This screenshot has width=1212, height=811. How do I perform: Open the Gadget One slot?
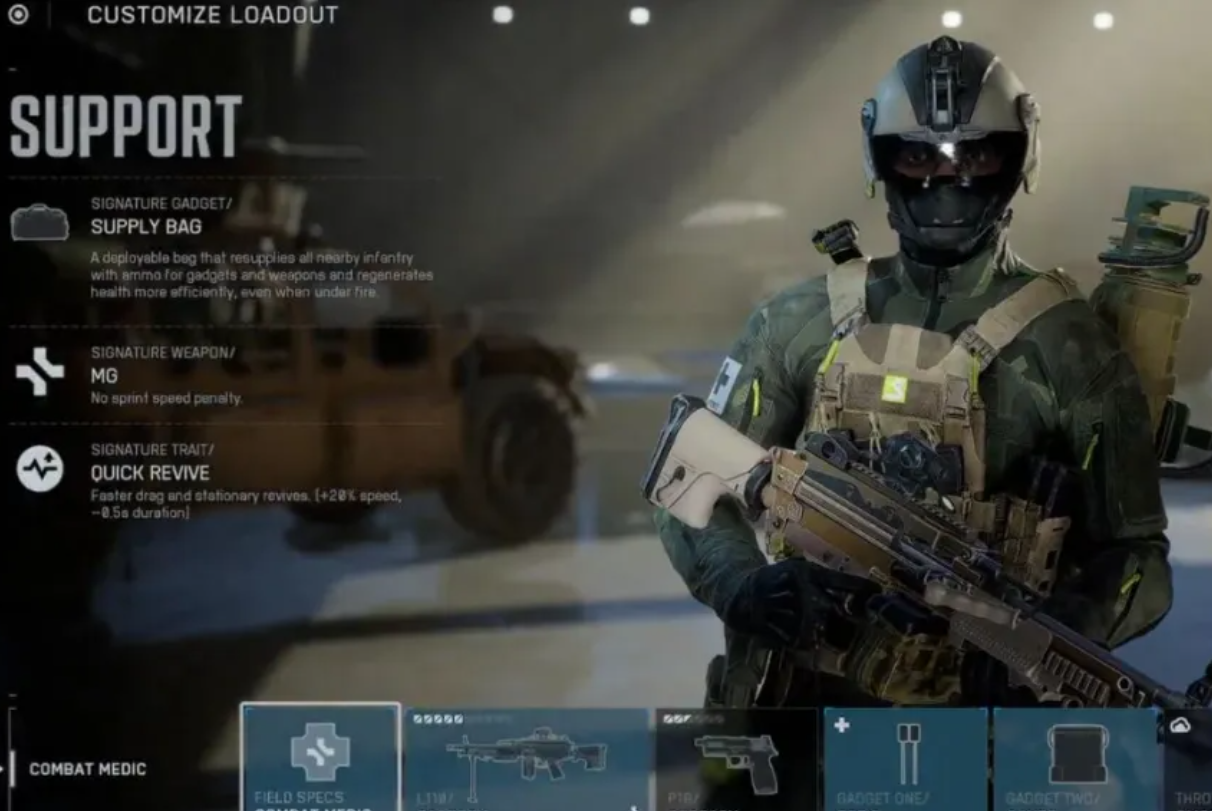(x=906, y=759)
